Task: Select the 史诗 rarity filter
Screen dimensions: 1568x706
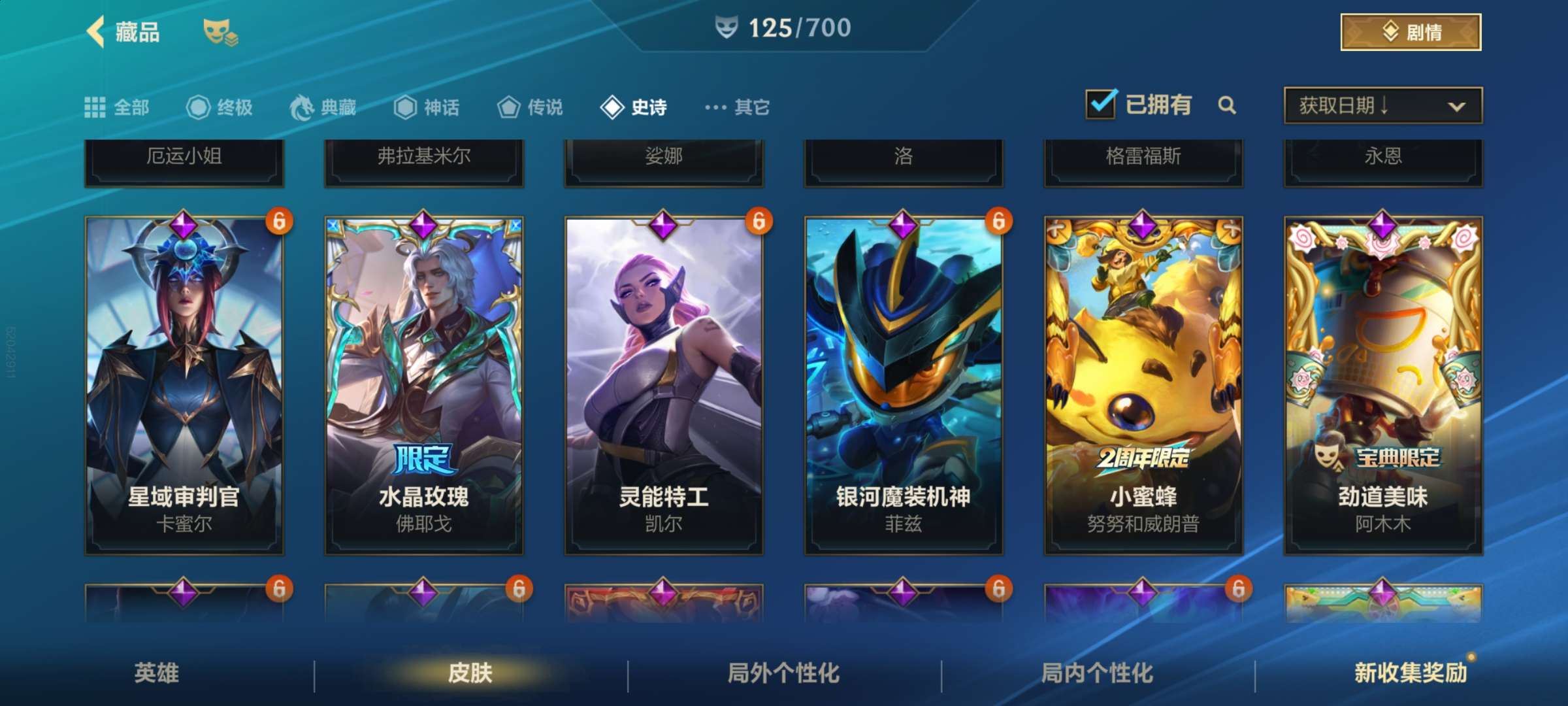Action: (x=634, y=107)
